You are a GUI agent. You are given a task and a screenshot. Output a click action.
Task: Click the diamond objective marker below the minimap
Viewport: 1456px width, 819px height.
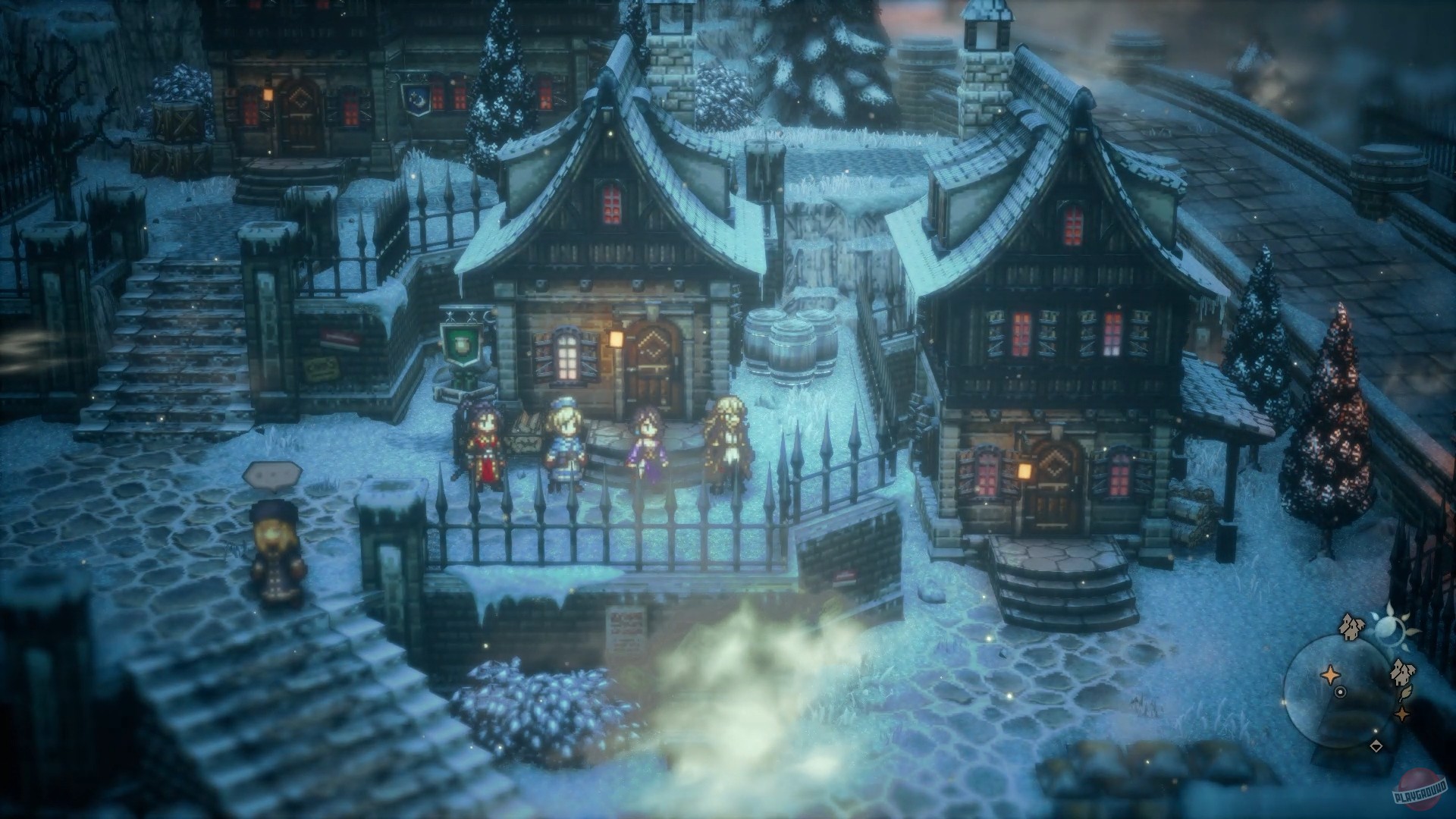point(1376,746)
